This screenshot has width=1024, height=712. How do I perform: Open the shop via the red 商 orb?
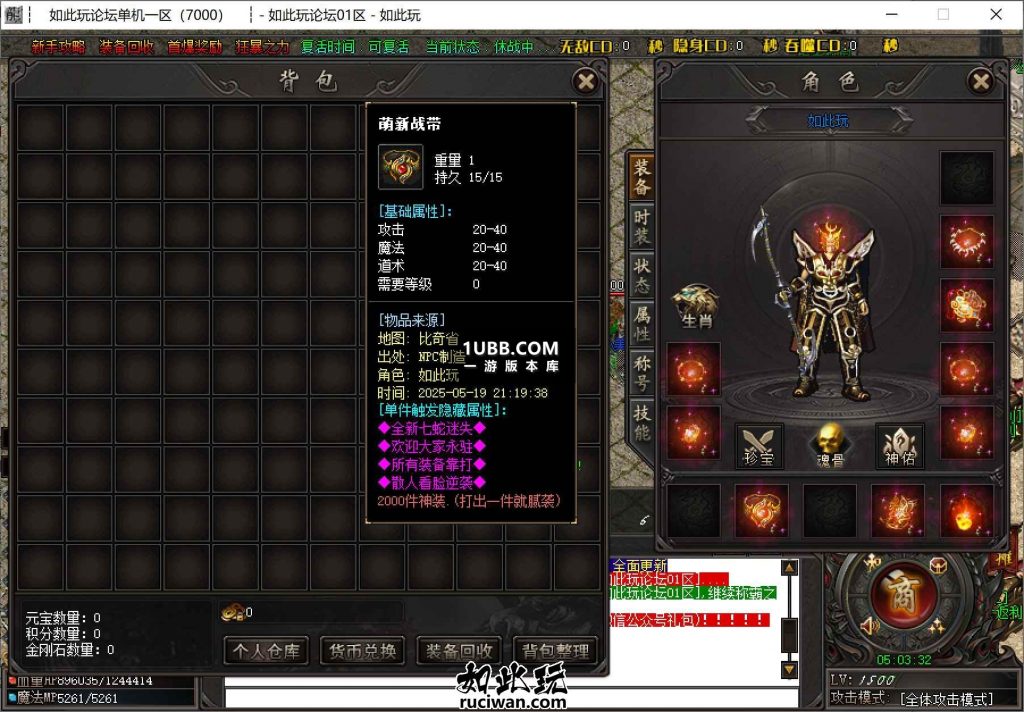(x=902, y=595)
